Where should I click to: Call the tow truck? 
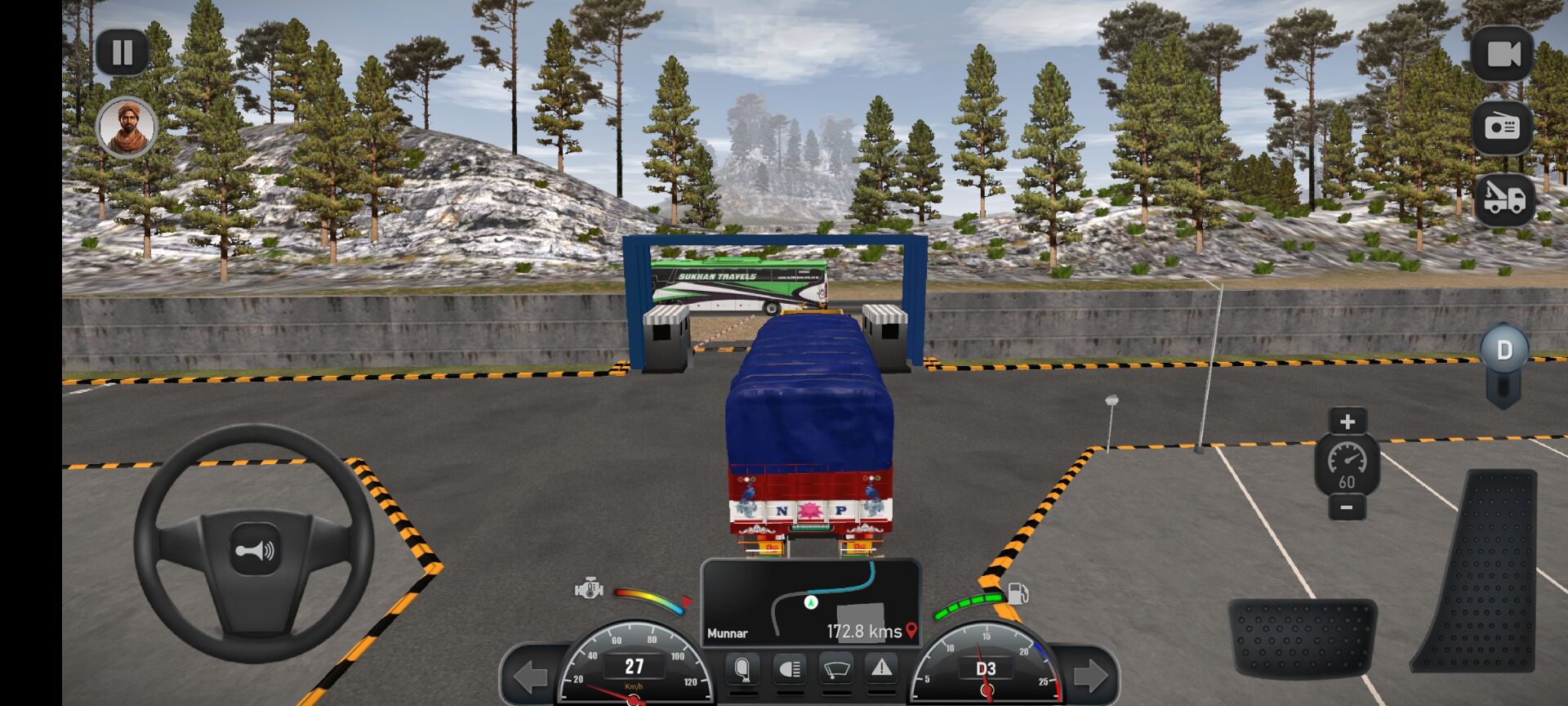coord(1503,199)
